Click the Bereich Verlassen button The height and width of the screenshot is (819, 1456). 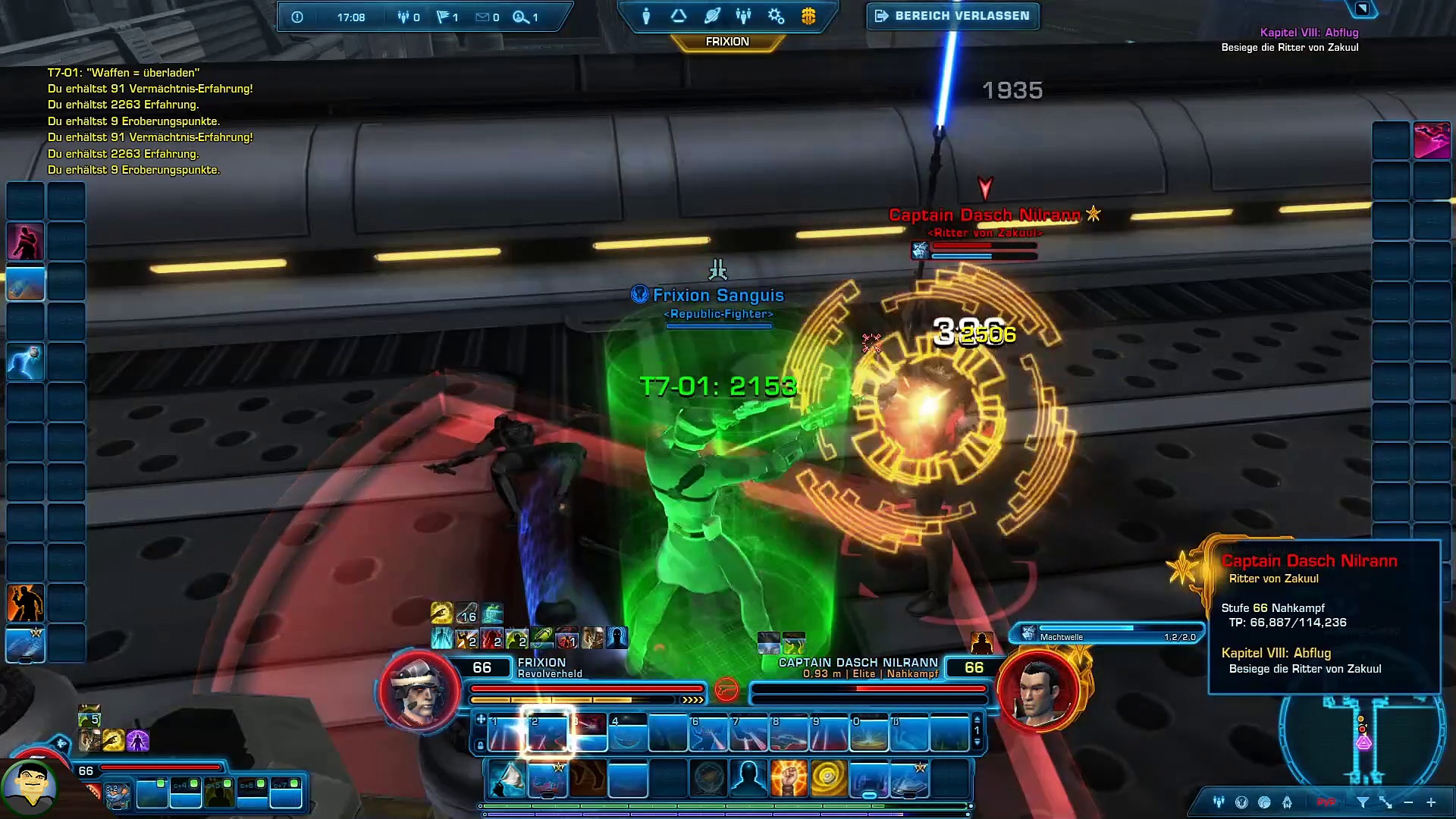click(x=952, y=16)
